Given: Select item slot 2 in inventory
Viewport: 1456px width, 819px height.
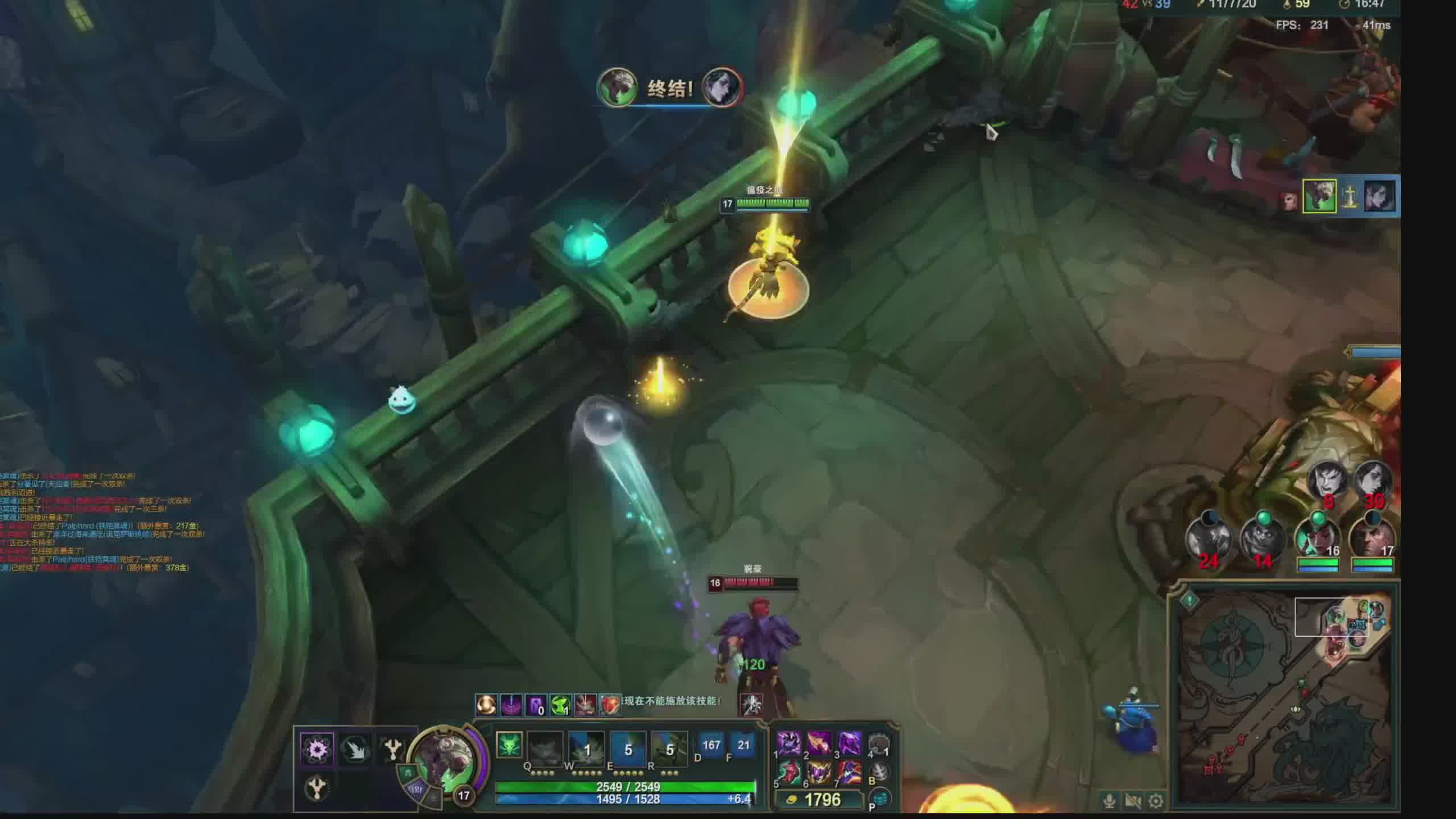Looking at the screenshot, I should (x=819, y=743).
